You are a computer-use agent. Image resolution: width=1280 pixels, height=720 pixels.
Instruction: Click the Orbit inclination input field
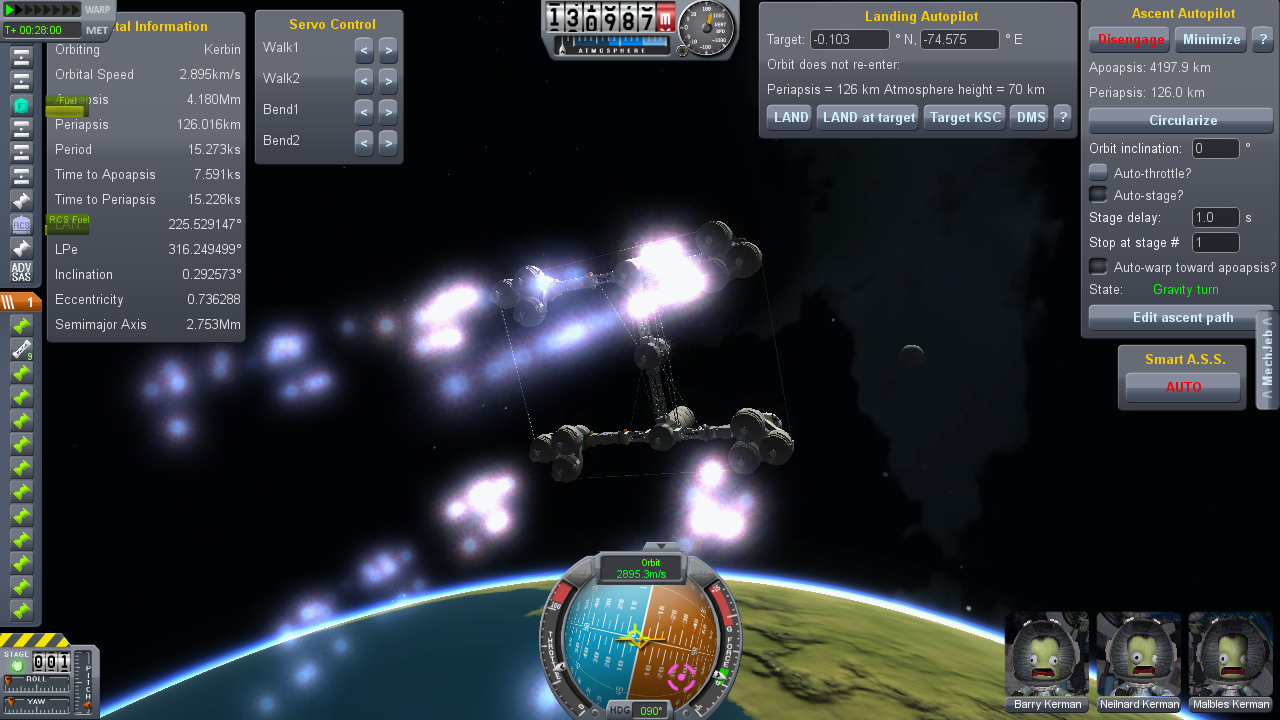pyautogui.click(x=1215, y=148)
